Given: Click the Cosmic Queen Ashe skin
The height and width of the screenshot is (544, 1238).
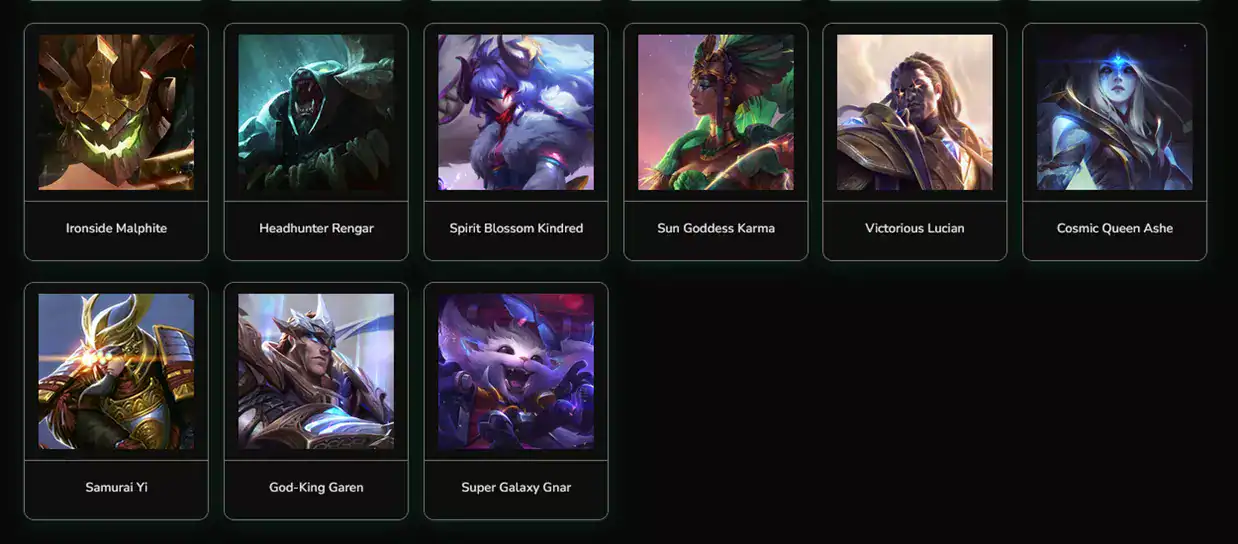Looking at the screenshot, I should [x=1115, y=141].
